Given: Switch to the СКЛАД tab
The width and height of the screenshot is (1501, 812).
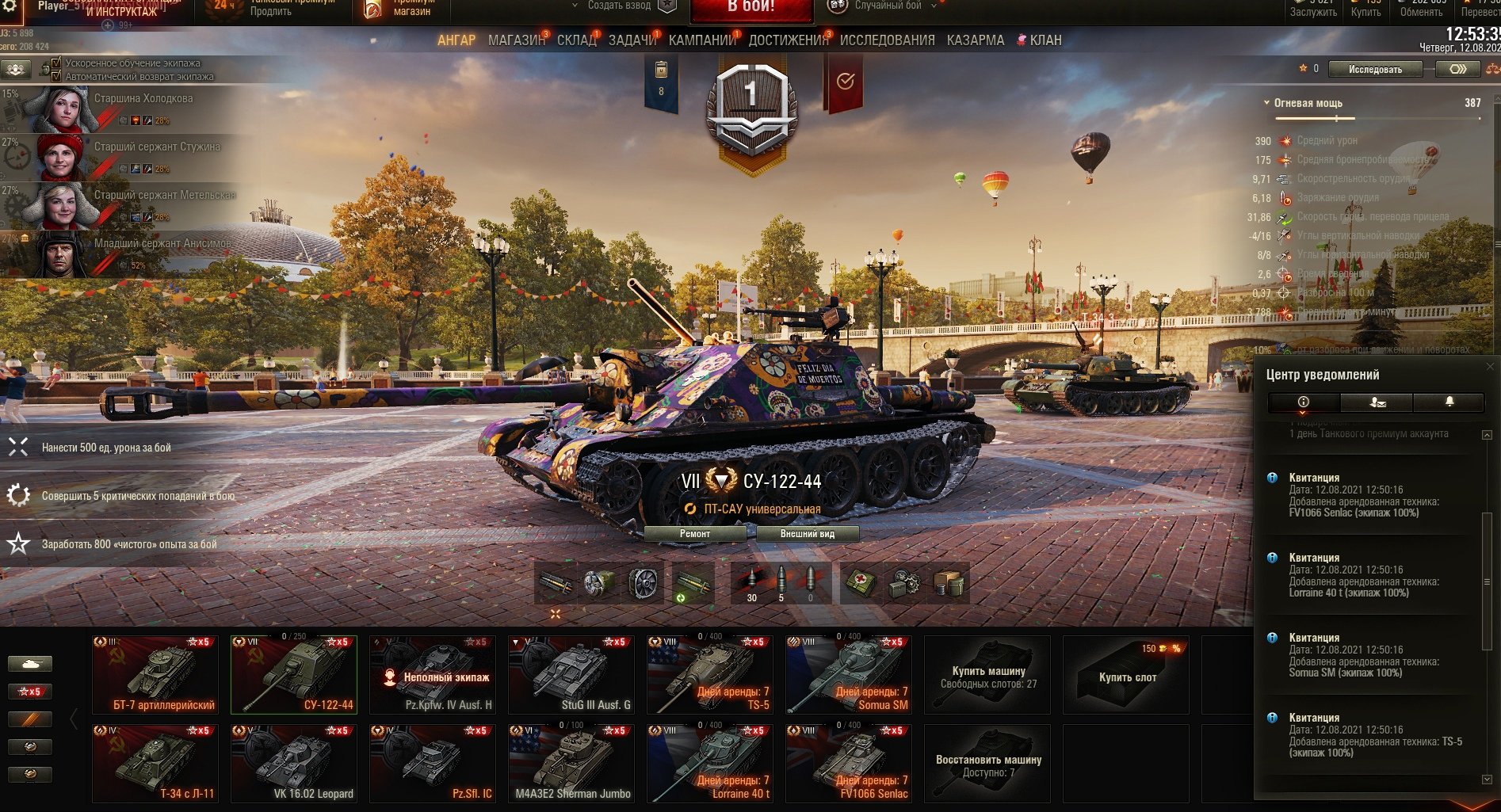Looking at the screenshot, I should (x=576, y=40).
